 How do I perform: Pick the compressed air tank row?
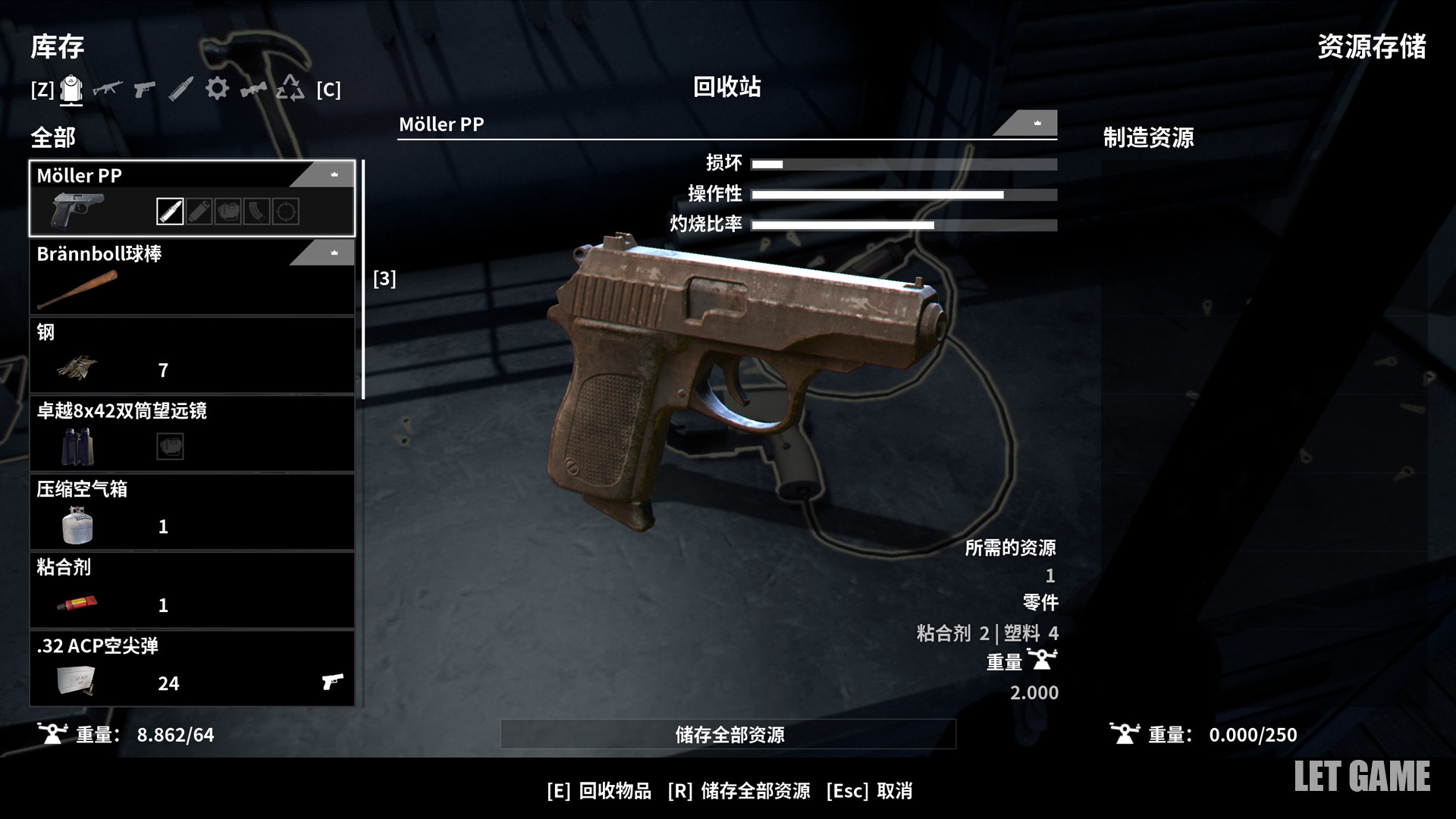(192, 512)
